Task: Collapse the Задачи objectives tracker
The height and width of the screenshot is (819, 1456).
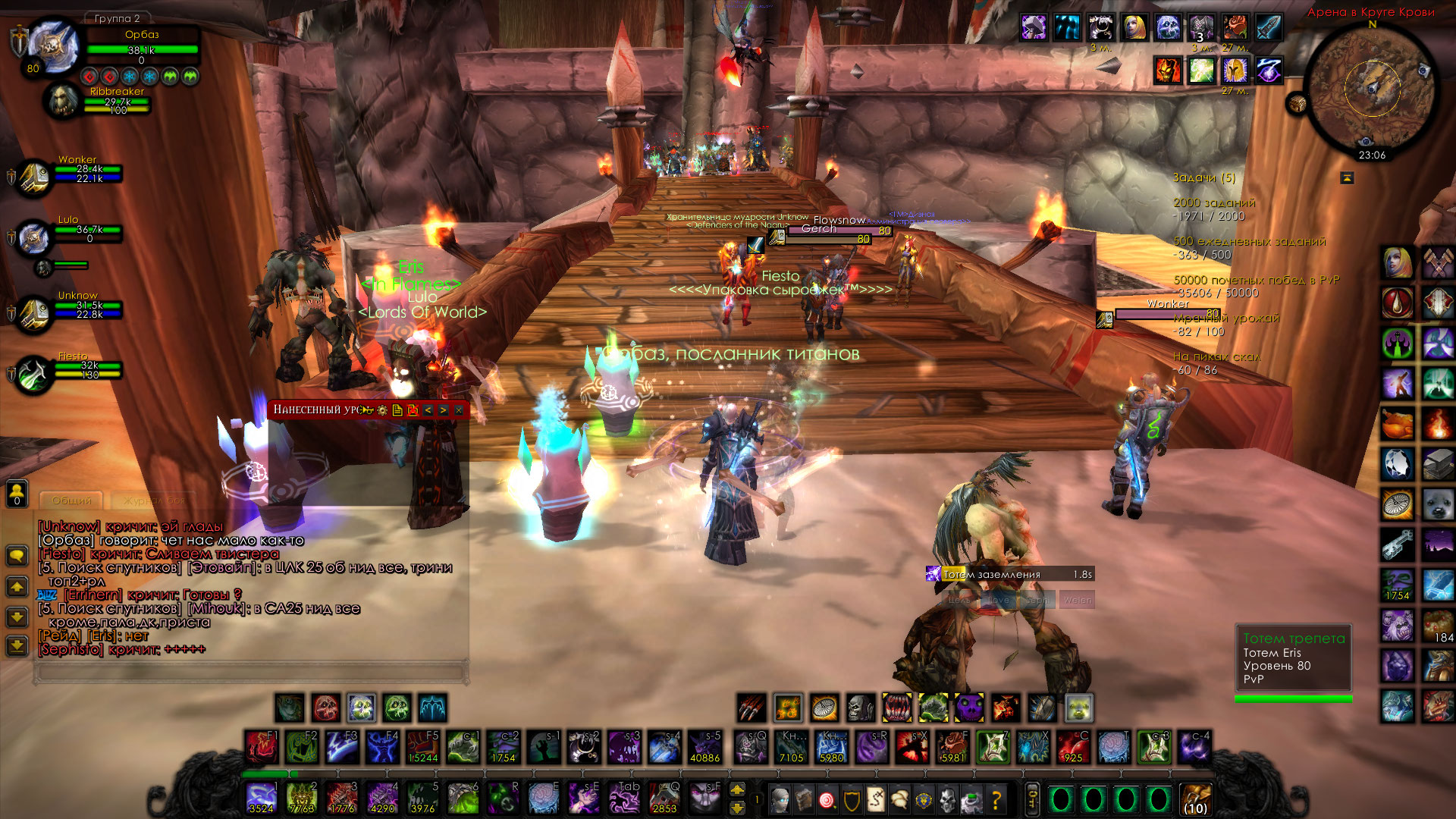Action: [1347, 177]
